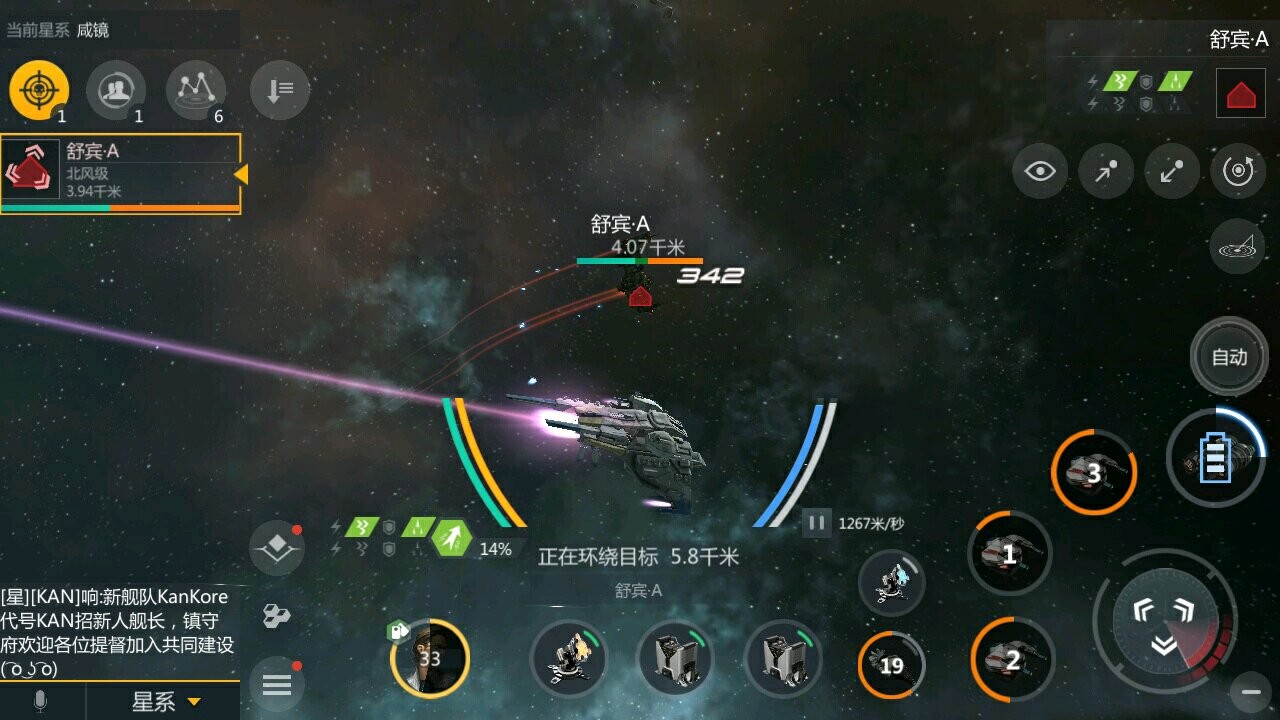Activate the battery capacitor module
The image size is (1280, 720).
tap(1216, 458)
